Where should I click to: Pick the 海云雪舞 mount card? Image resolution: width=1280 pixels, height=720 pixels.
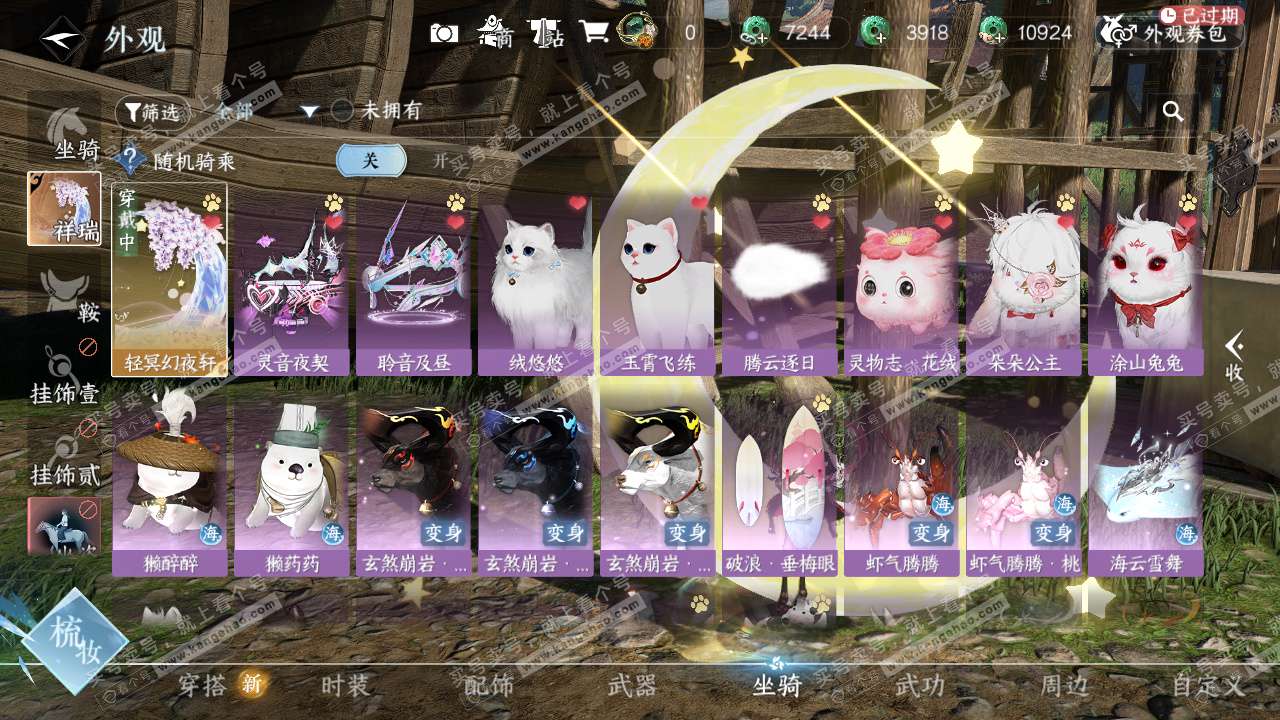click(x=1145, y=490)
